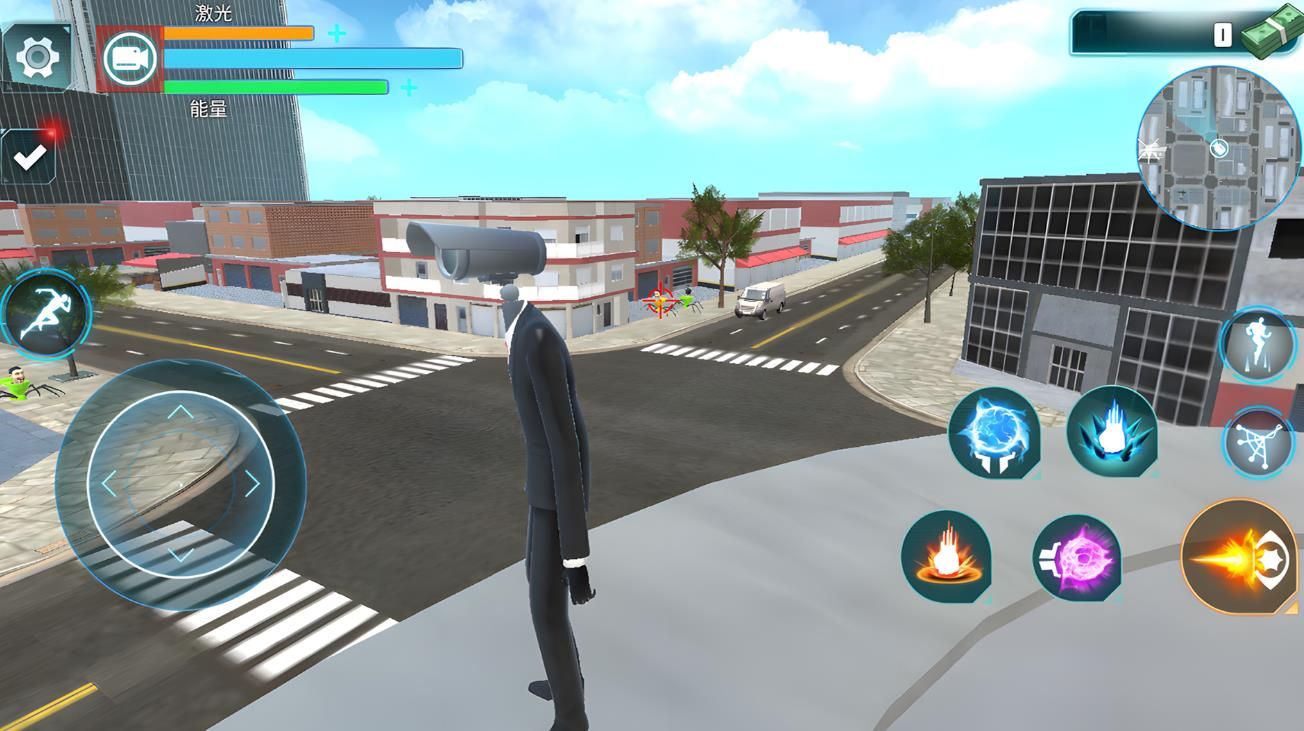The width and height of the screenshot is (1304, 731).
Task: Tap the camera character portrait
Action: click(x=130, y=59)
